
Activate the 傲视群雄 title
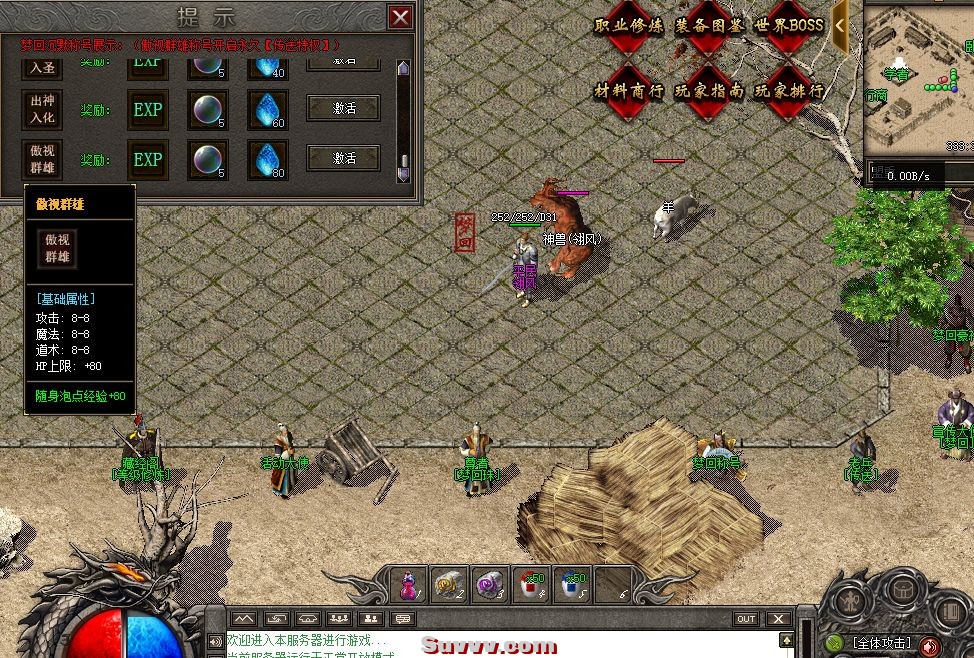pyautogui.click(x=343, y=158)
